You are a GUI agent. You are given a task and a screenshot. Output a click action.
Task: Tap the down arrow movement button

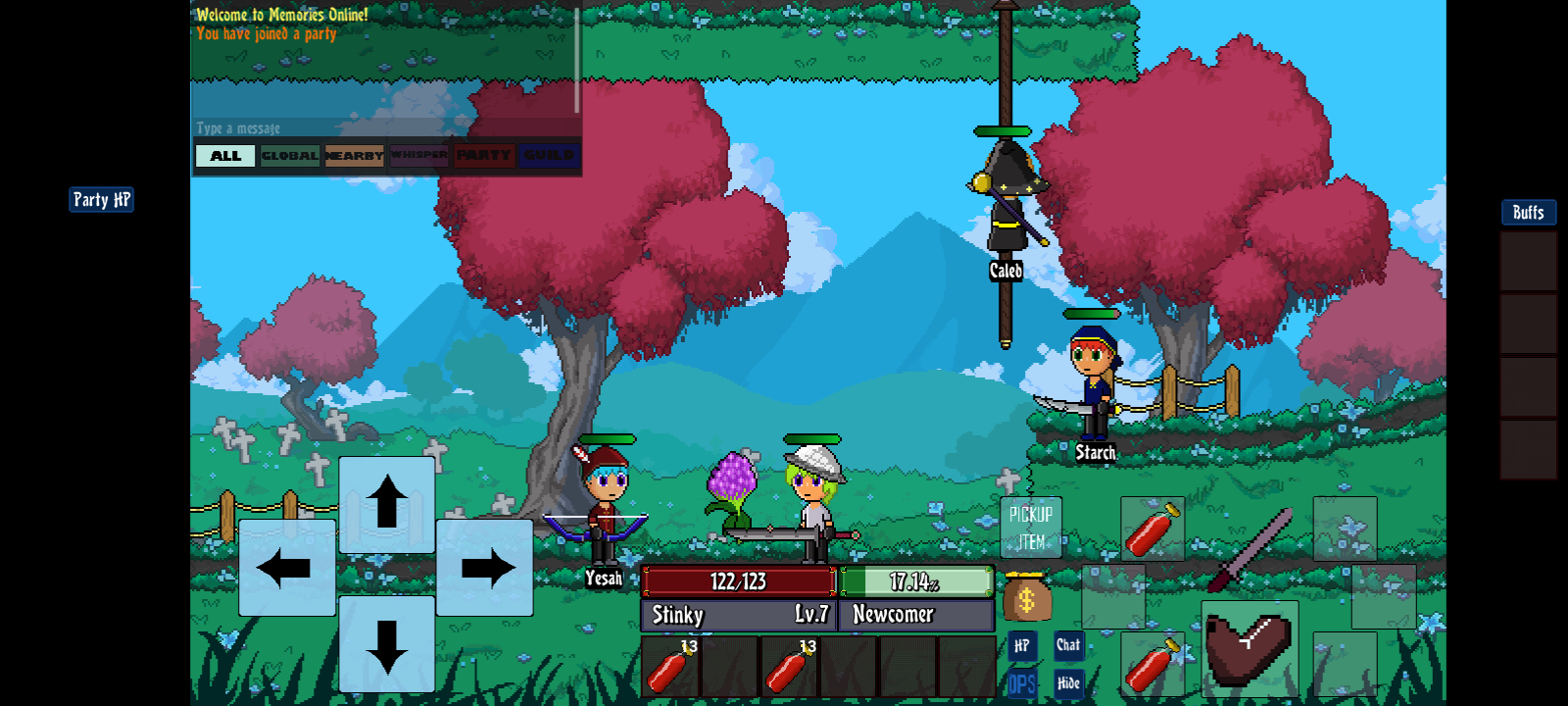pyautogui.click(x=387, y=644)
